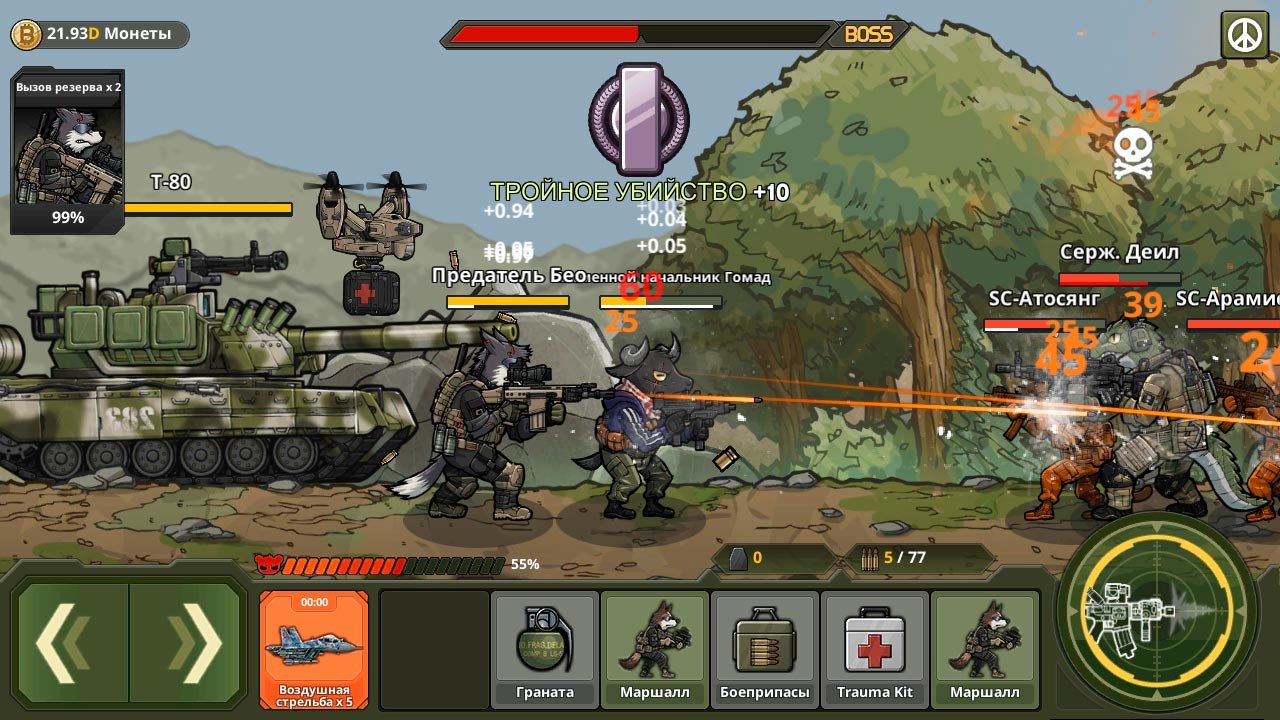Call reserves with the Вызов резерва card
Viewport: 1280px width, 720px height.
point(67,151)
